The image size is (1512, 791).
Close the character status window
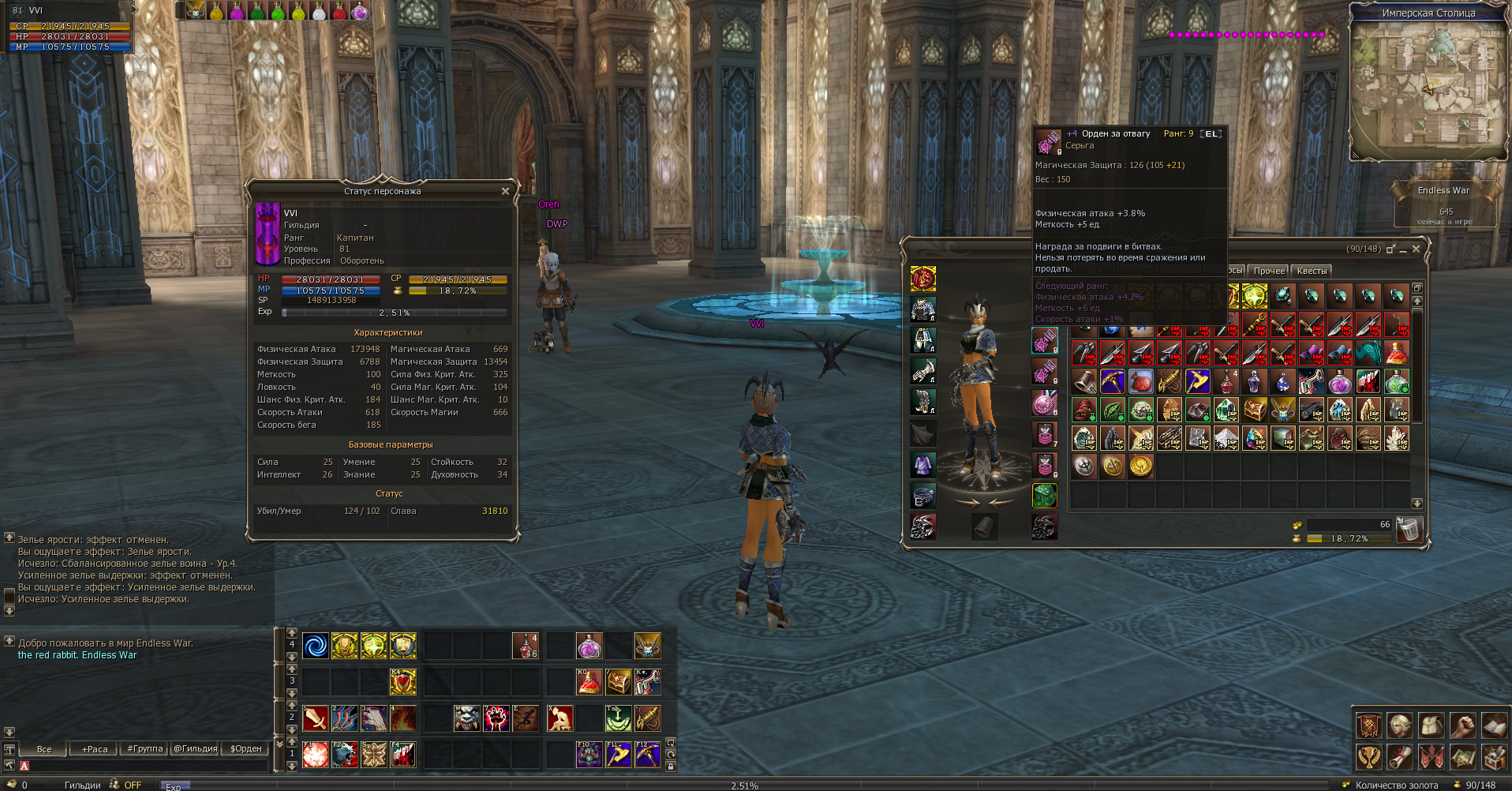point(505,191)
